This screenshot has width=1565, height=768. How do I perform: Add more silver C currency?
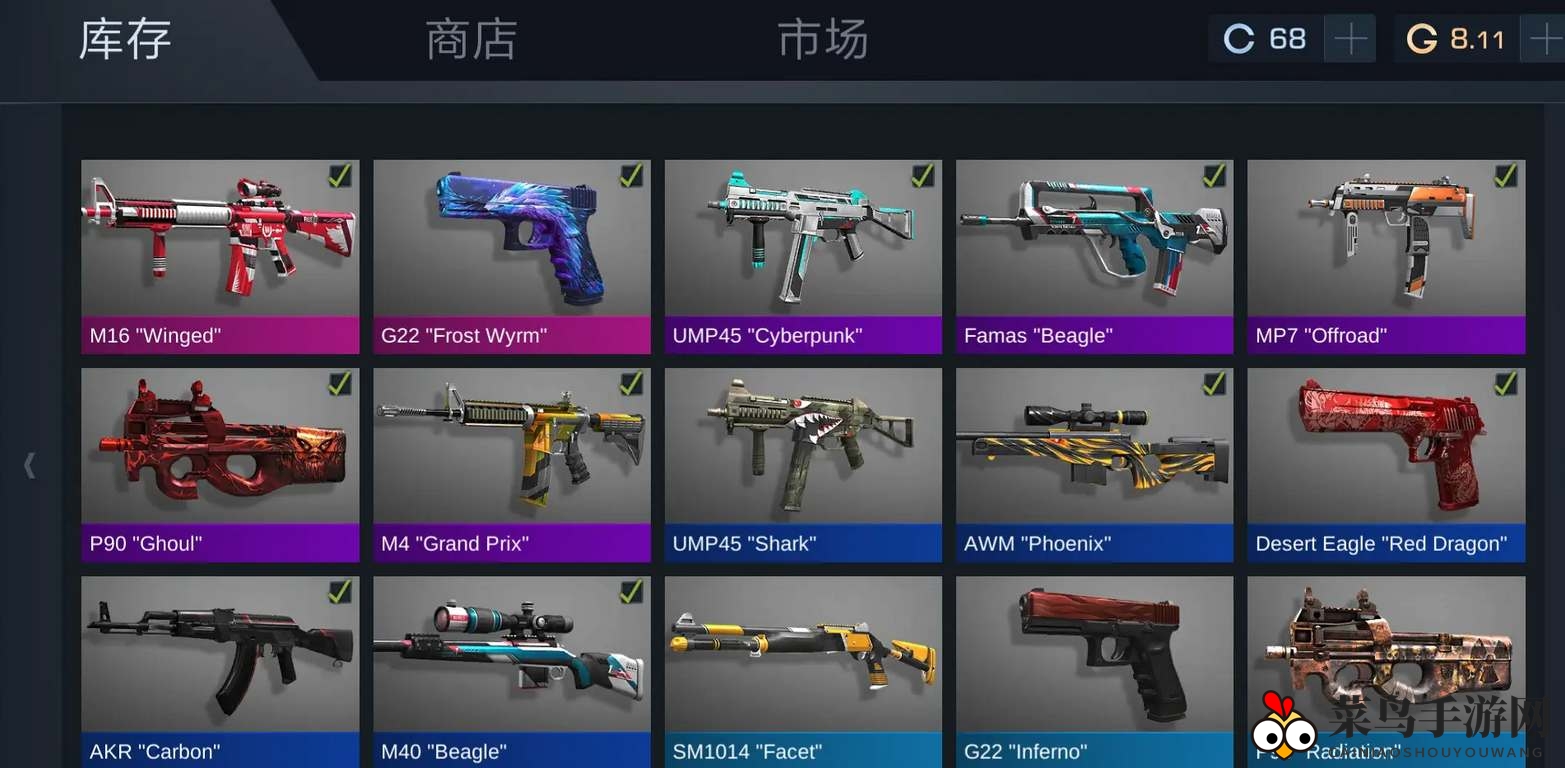[1350, 40]
